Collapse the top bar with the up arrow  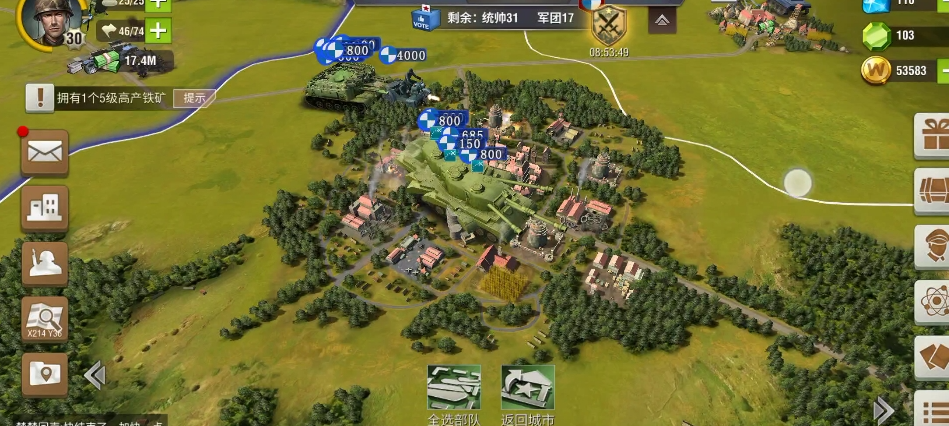661,19
